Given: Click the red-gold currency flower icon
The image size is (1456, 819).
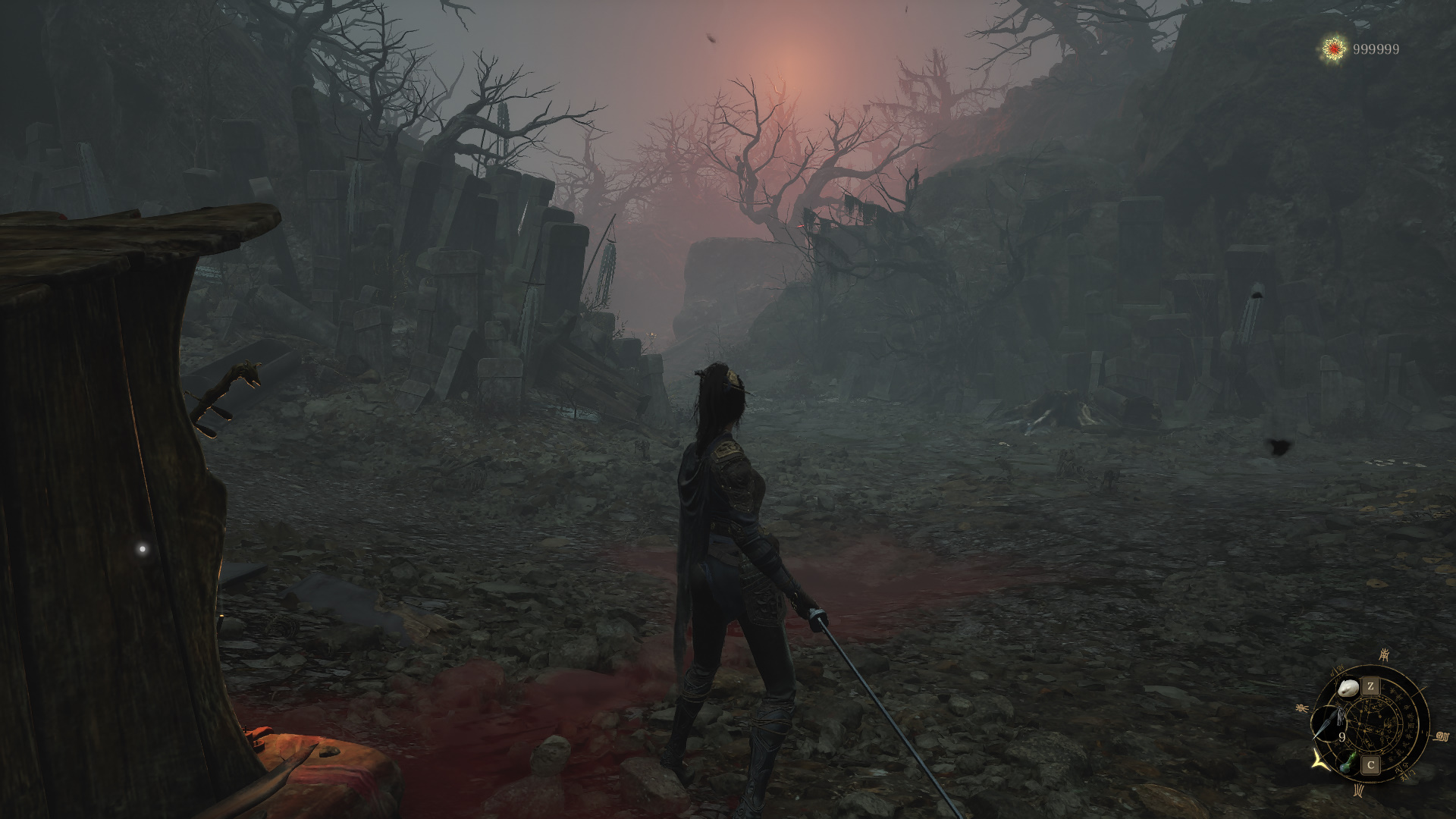Looking at the screenshot, I should [x=1334, y=49].
